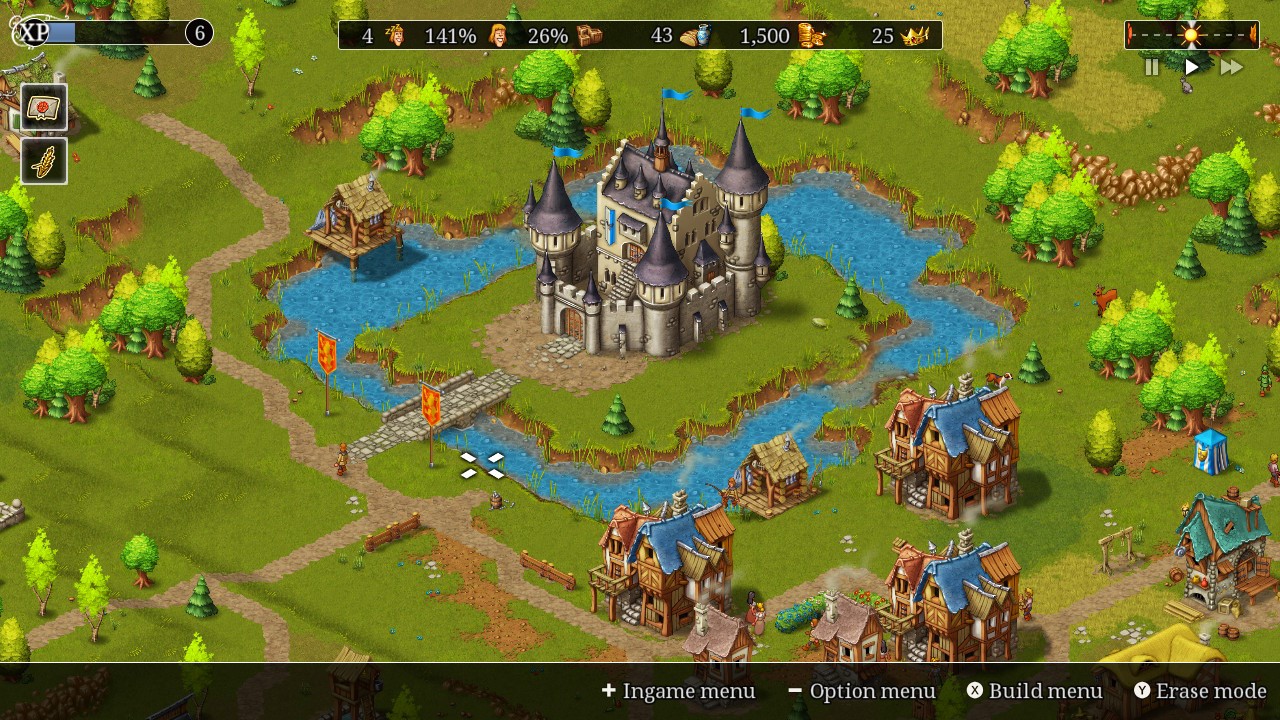
Task: Set game speed to normal play
Action: [1191, 67]
